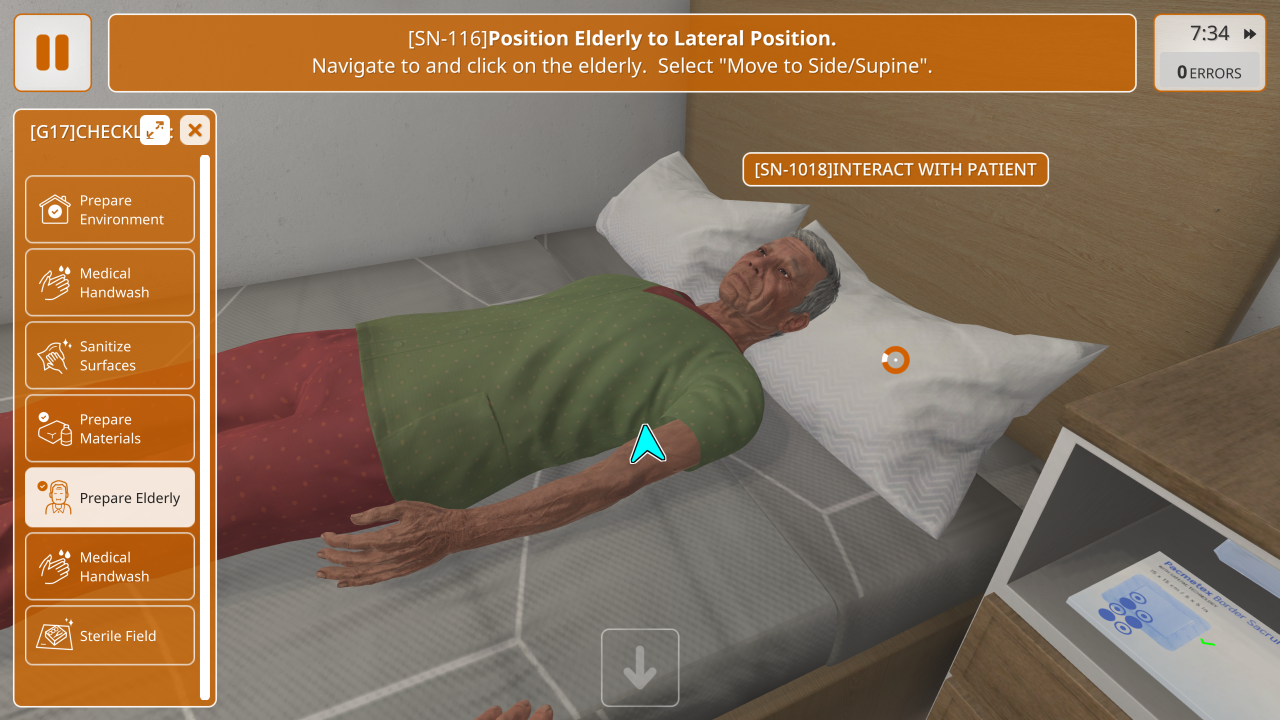Collapse the checklist panel with arrows icon
1280x720 pixels.
coord(155,130)
